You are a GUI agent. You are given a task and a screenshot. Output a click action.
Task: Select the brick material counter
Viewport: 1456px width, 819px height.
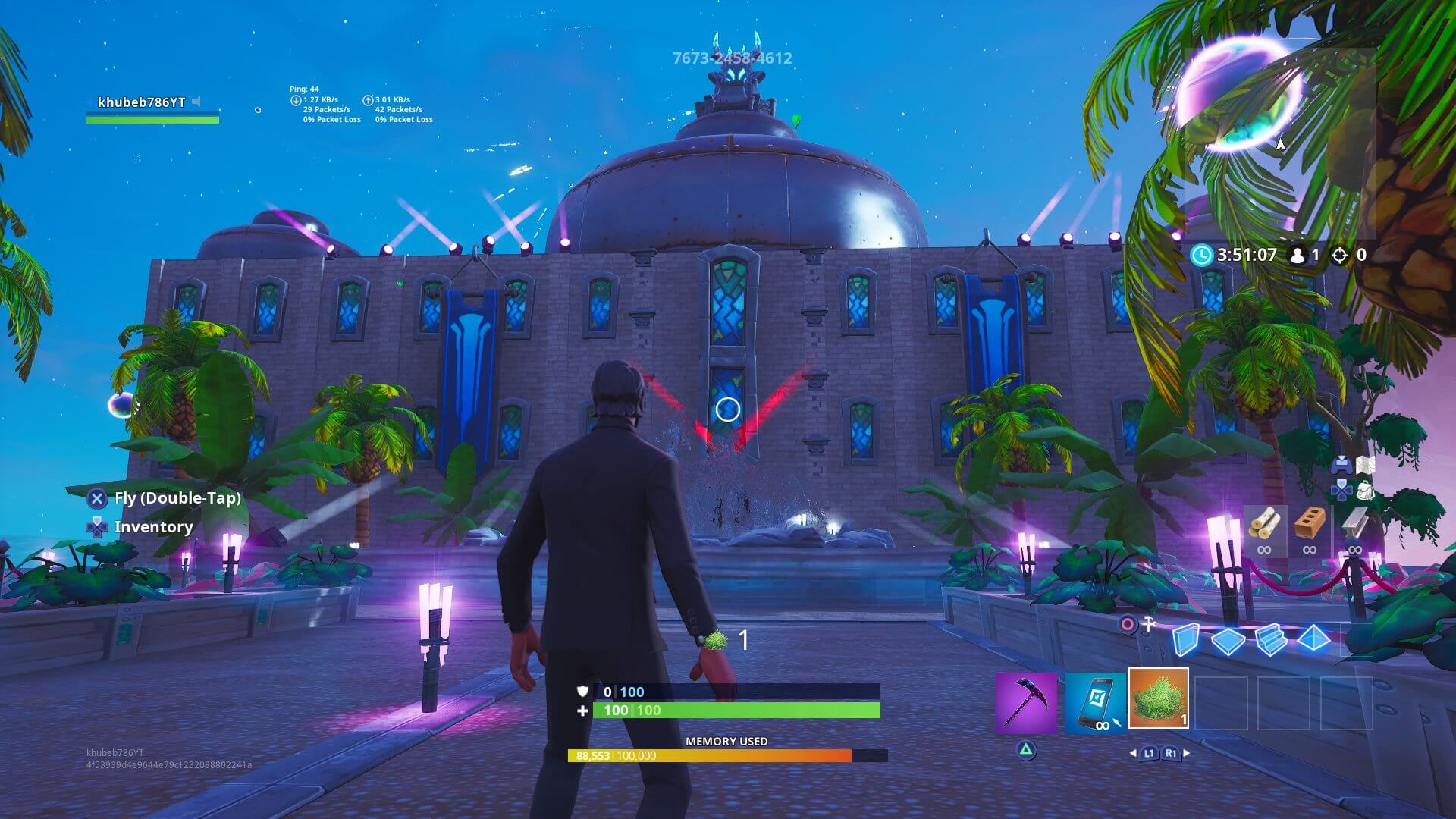pos(1310,523)
